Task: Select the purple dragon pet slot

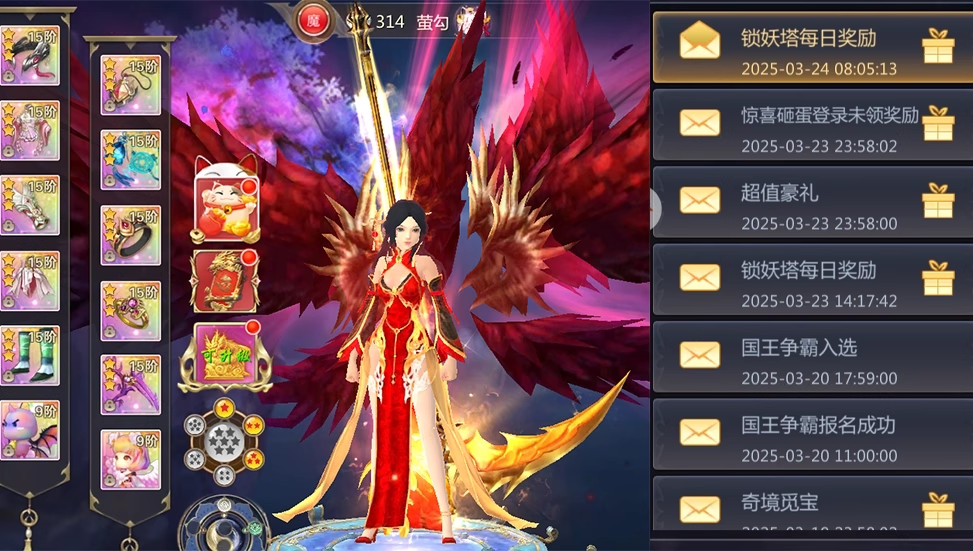Action: pos(29,430)
